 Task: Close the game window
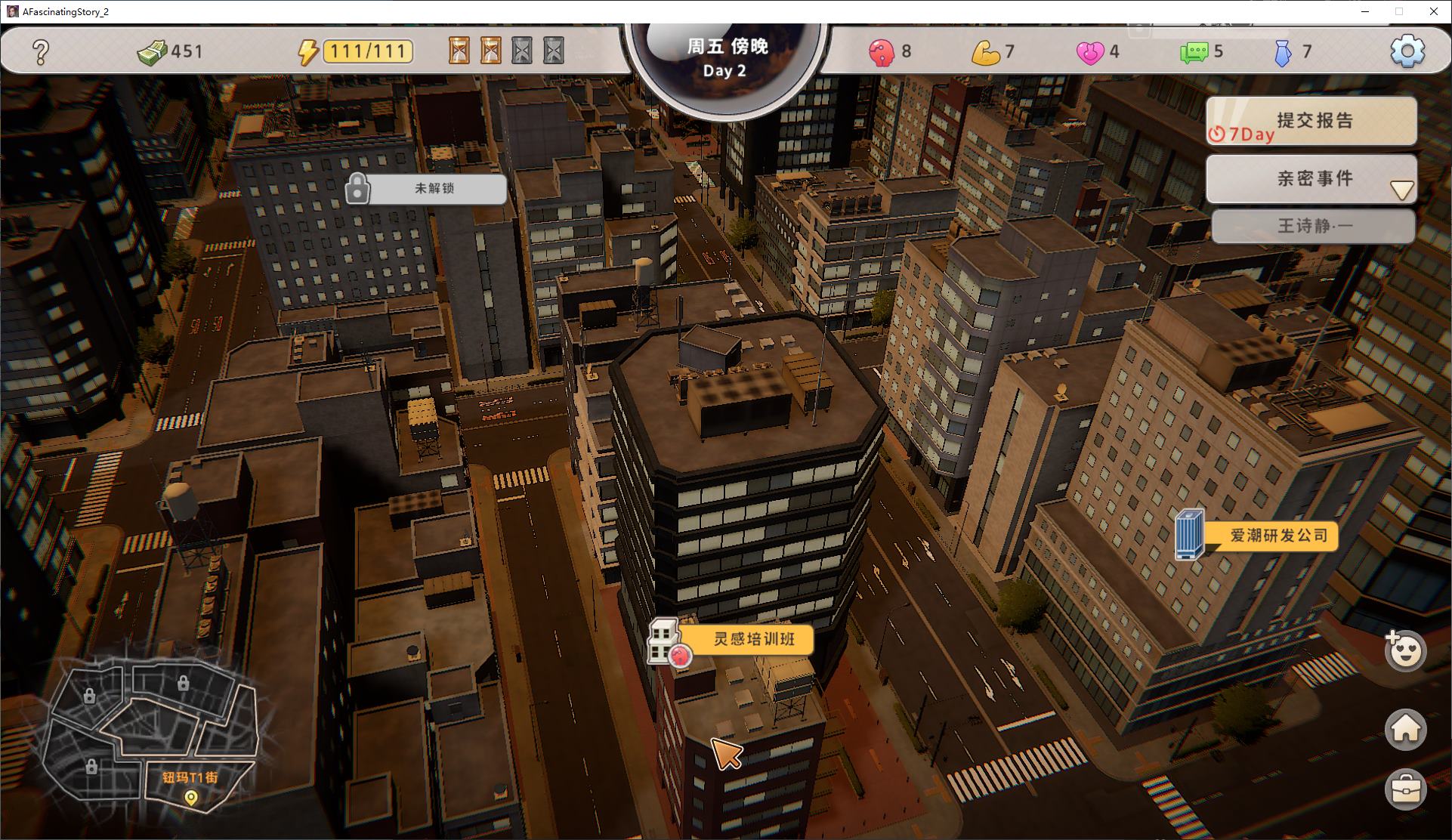click(x=1433, y=11)
